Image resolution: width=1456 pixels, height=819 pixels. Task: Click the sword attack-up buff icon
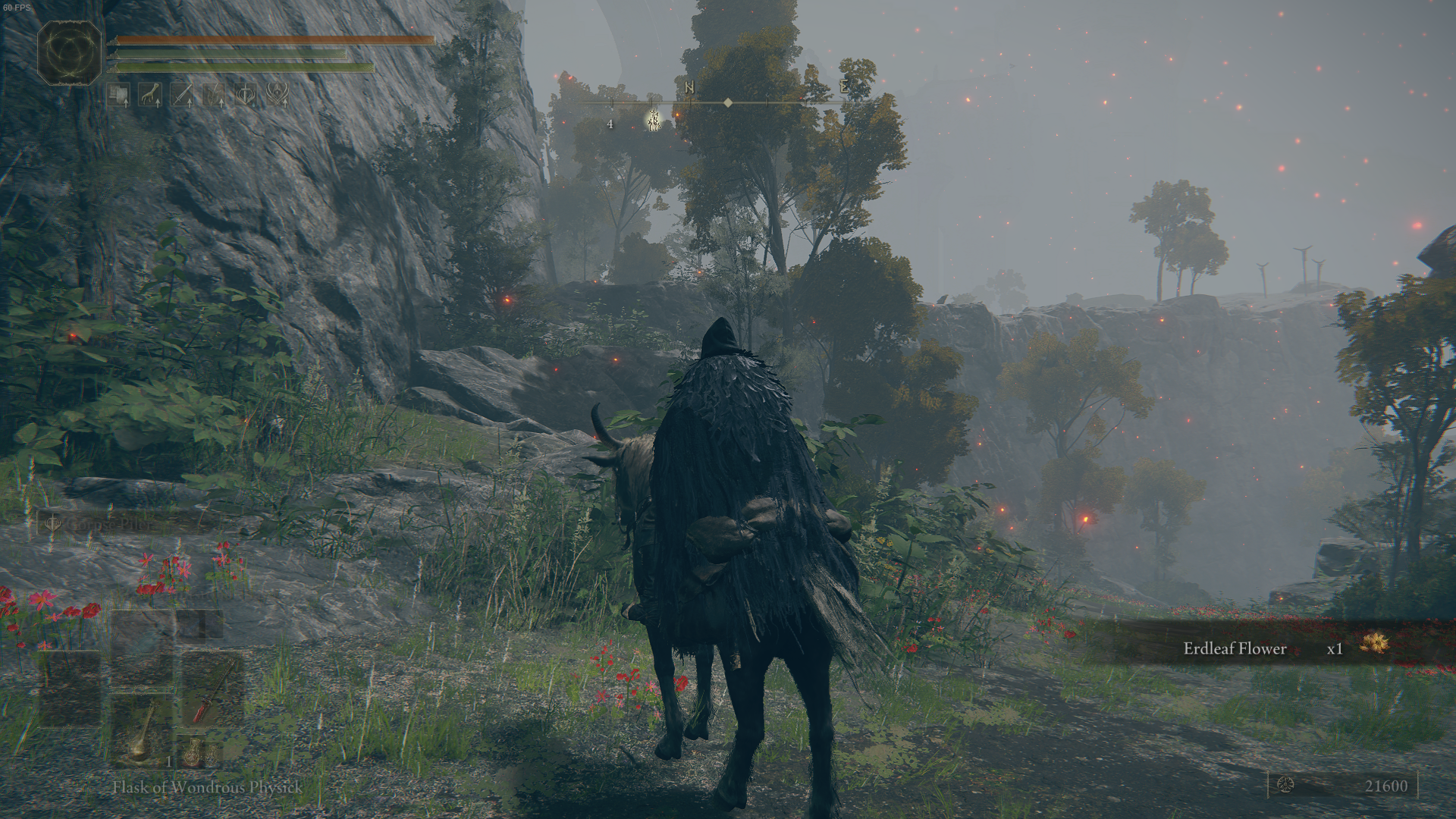pyautogui.click(x=183, y=94)
